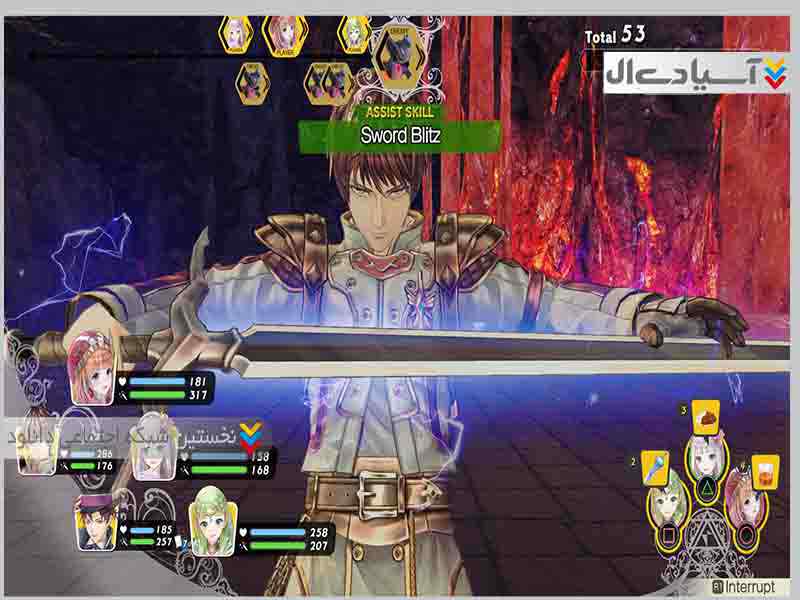Select the brown item numbered 3
Image resolution: width=800 pixels, height=600 pixels.
pyautogui.click(x=705, y=416)
